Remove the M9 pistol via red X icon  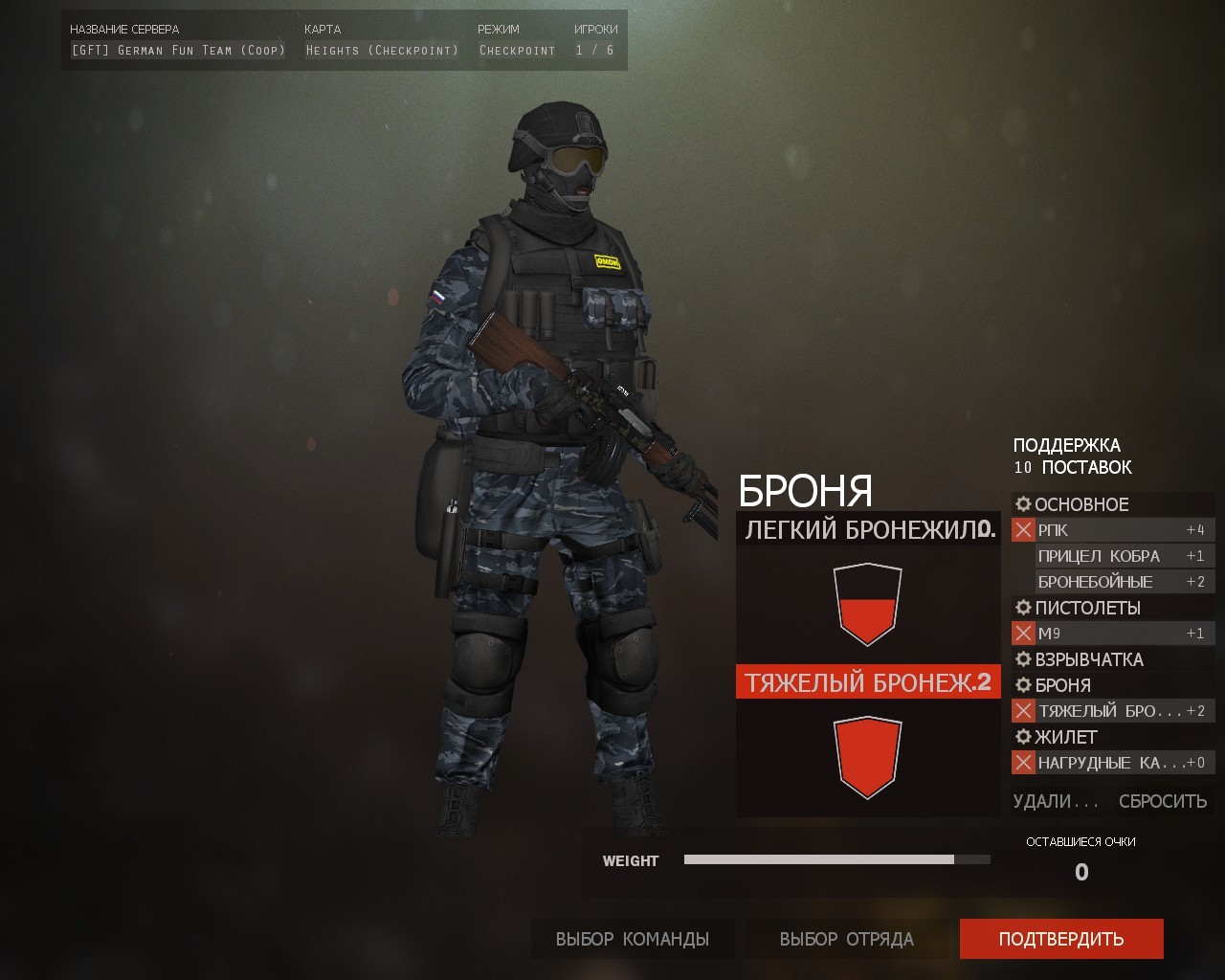[1022, 633]
